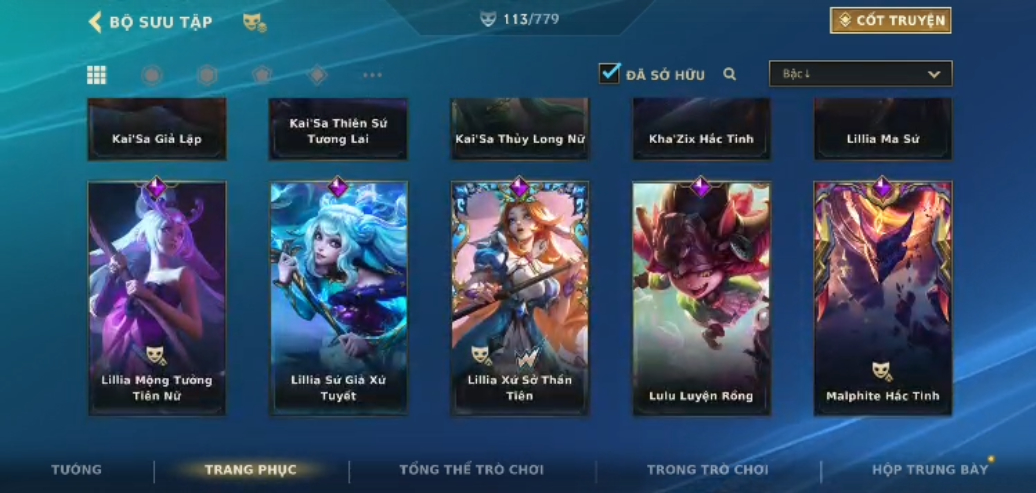
Task: Open Lillia Xứ Sở Thần Tiên skin
Action: [519, 298]
